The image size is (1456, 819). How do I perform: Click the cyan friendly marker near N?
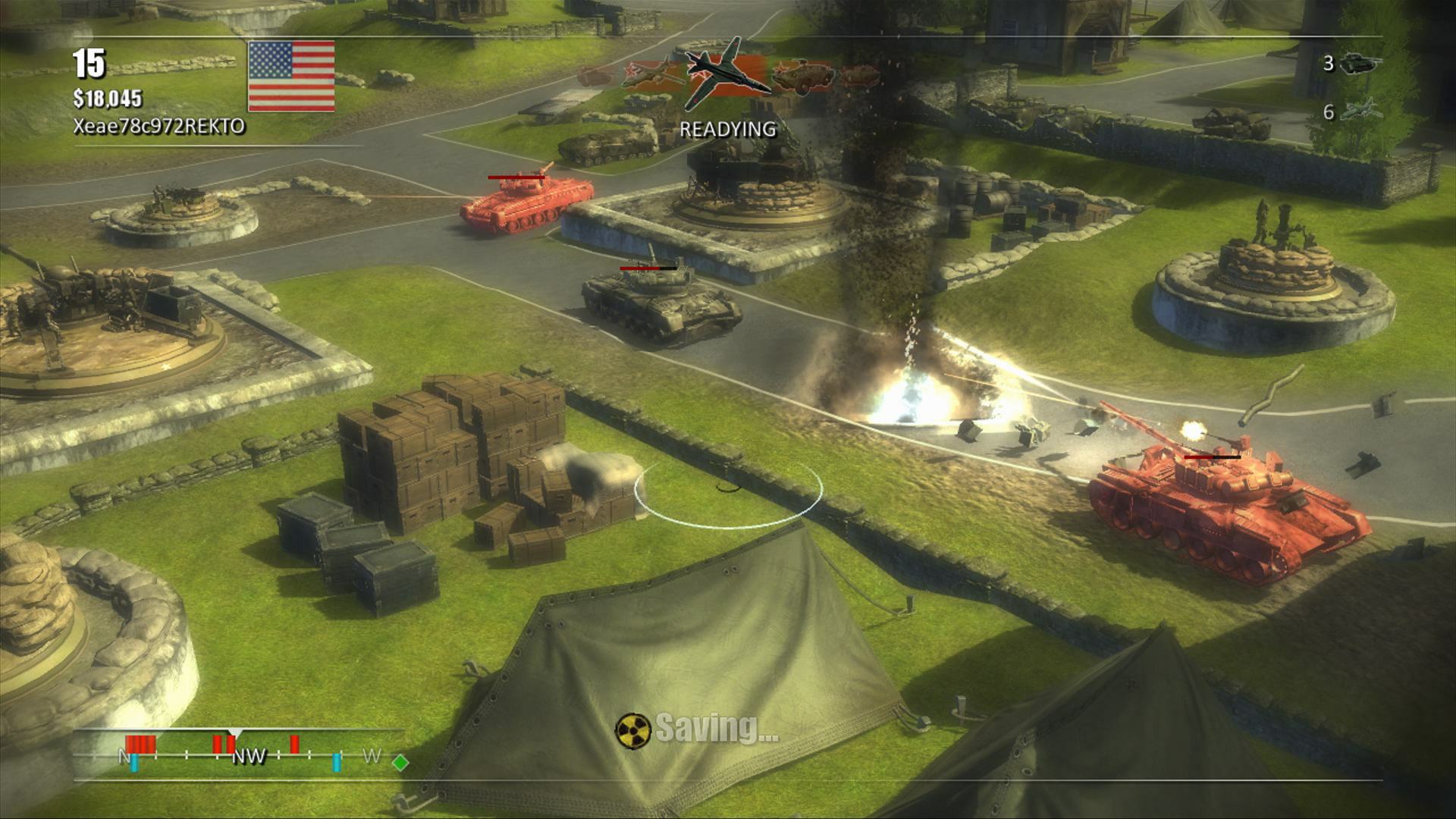(x=133, y=761)
